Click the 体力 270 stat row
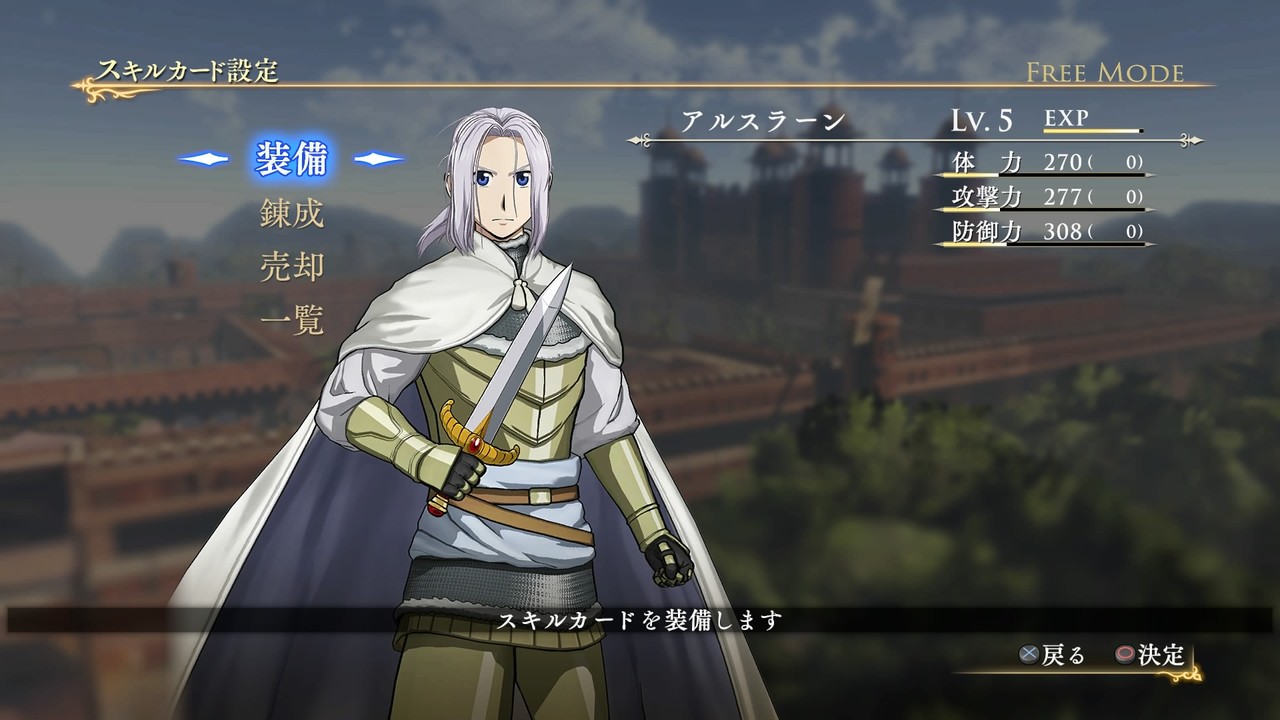Viewport: 1280px width, 720px height. [x=1040, y=164]
